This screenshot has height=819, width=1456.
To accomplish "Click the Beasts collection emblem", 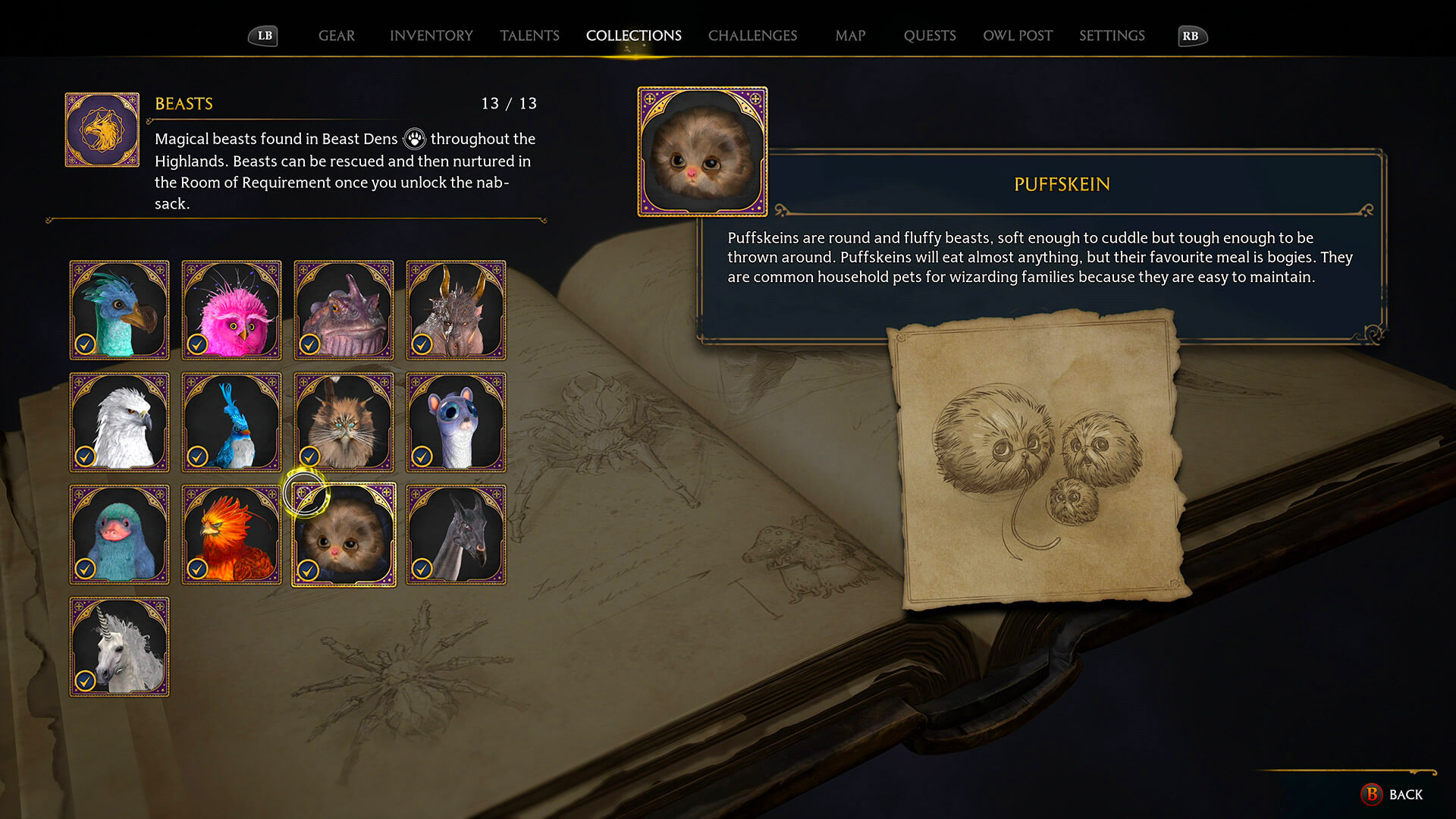I will click(102, 130).
